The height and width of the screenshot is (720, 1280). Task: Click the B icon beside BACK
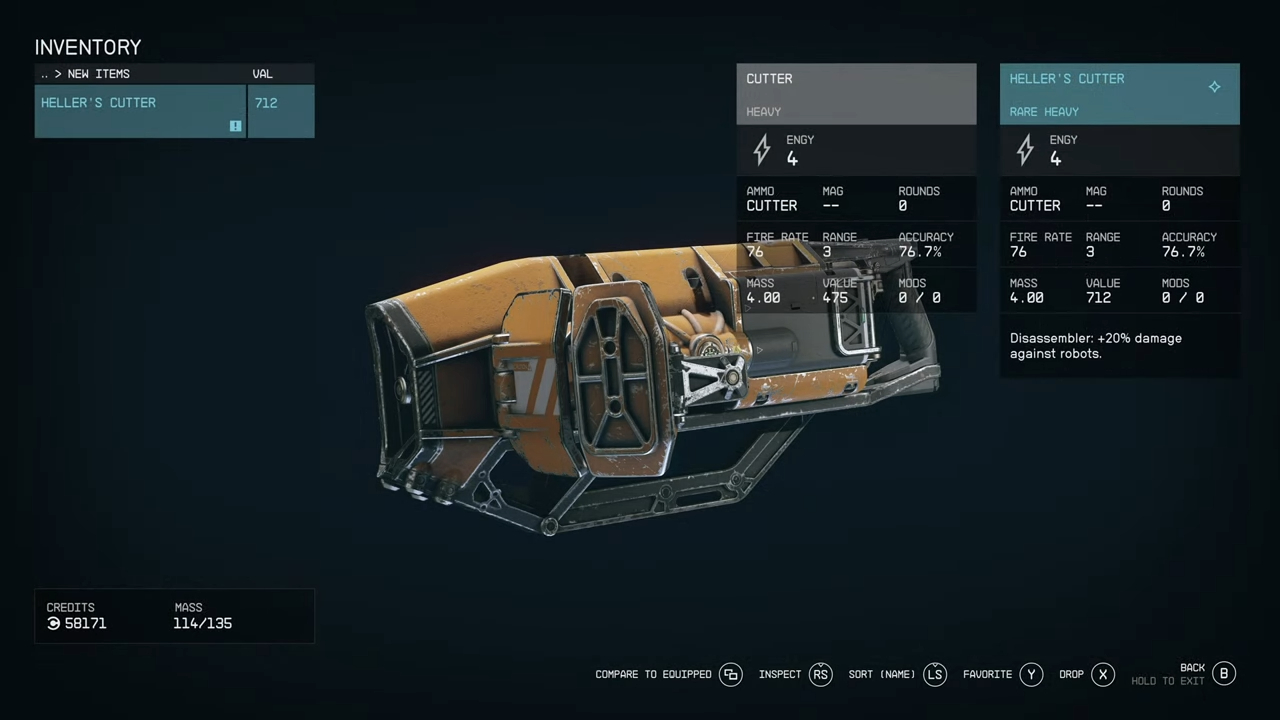1224,674
